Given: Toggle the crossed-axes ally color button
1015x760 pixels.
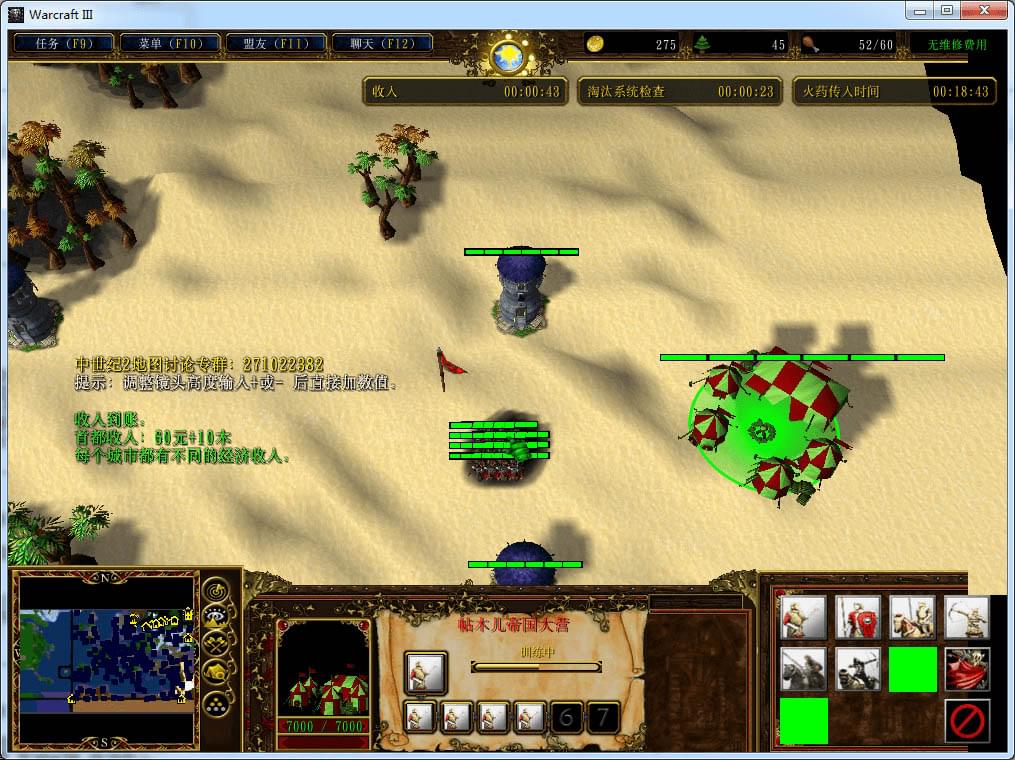Looking at the screenshot, I should 217,643.
